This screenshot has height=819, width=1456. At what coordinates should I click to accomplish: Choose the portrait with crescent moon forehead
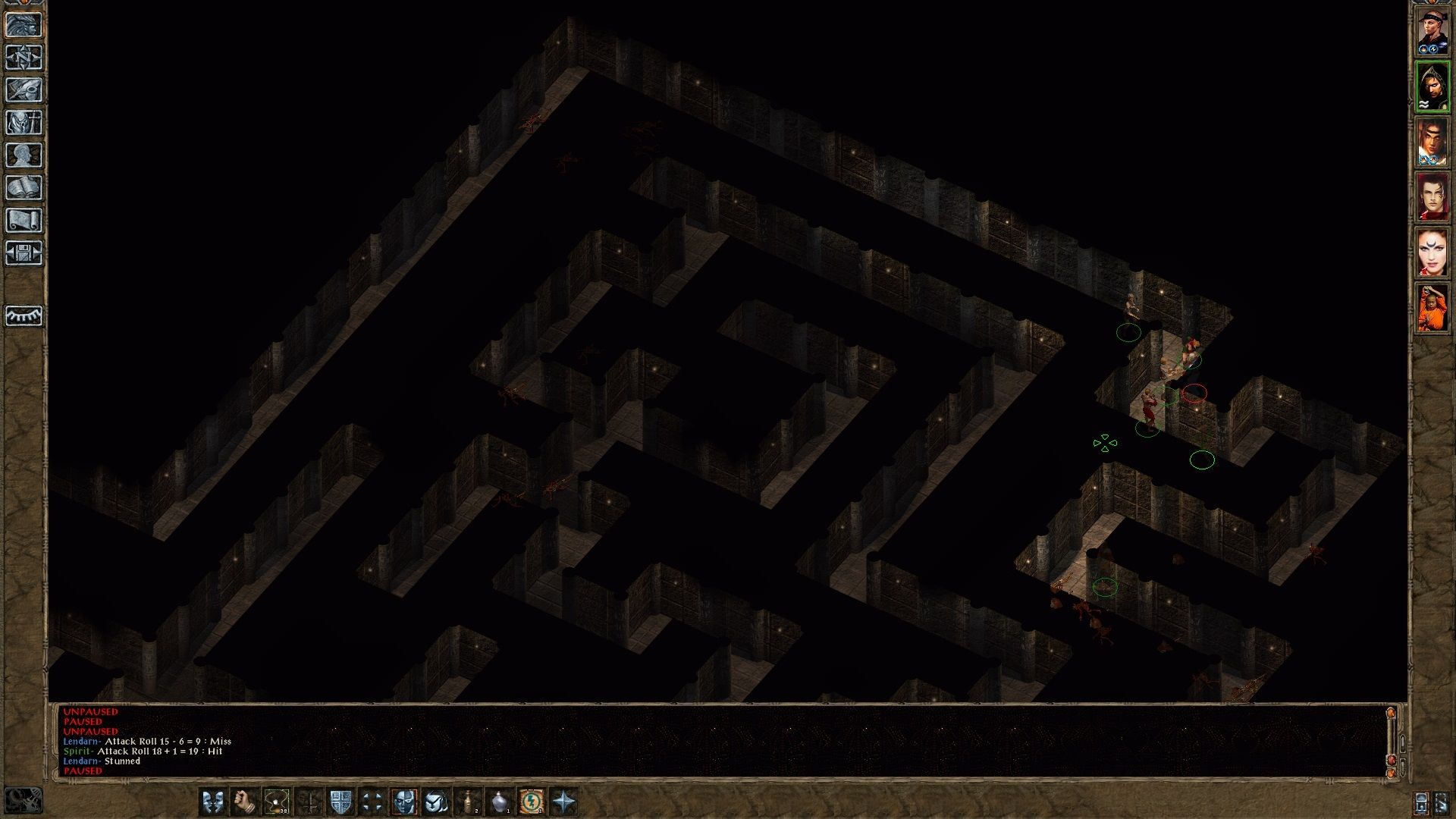(1432, 253)
